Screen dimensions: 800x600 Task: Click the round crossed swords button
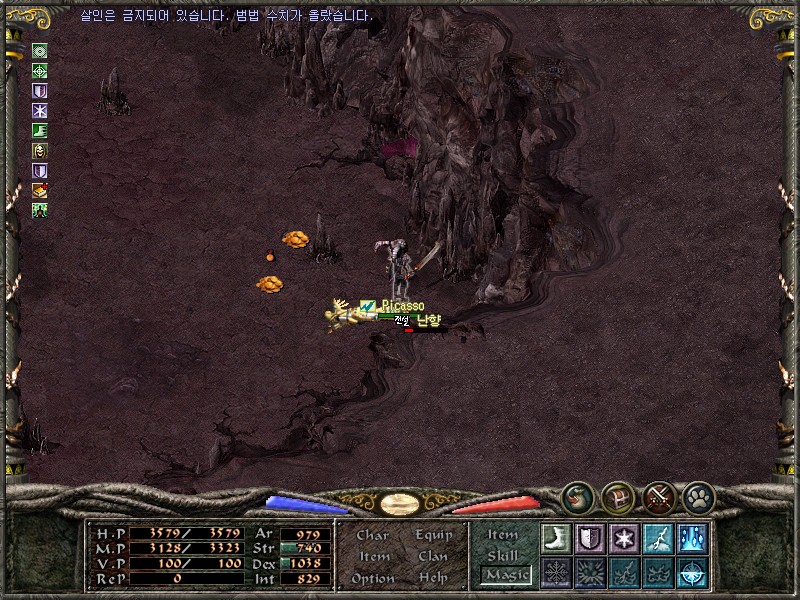point(659,495)
